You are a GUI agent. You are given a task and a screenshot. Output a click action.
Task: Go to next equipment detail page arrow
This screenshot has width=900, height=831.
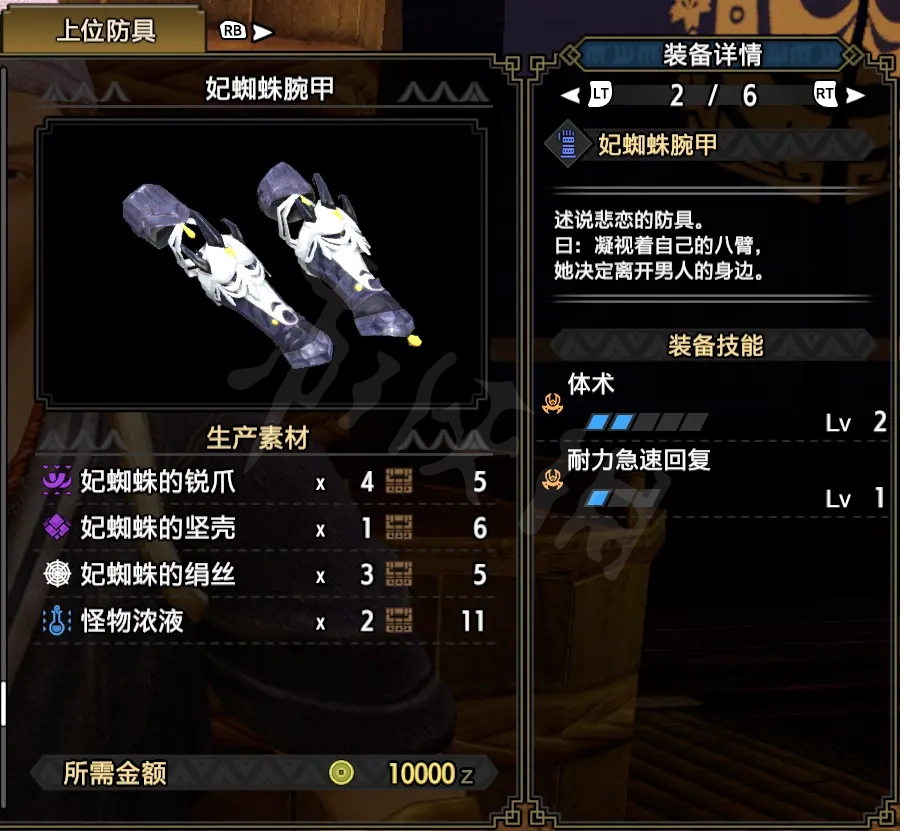(x=855, y=96)
